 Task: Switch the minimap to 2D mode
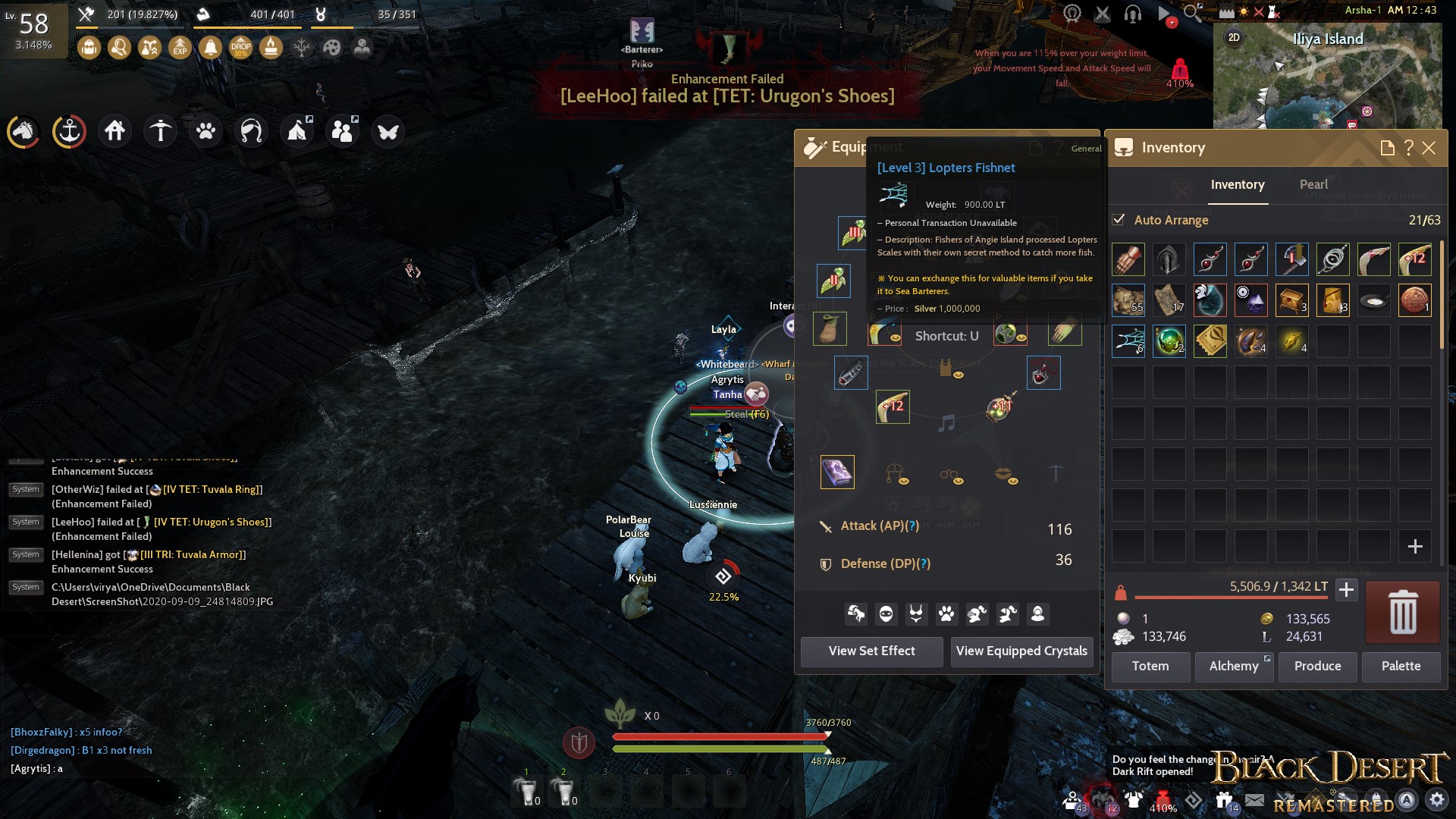(x=1234, y=38)
